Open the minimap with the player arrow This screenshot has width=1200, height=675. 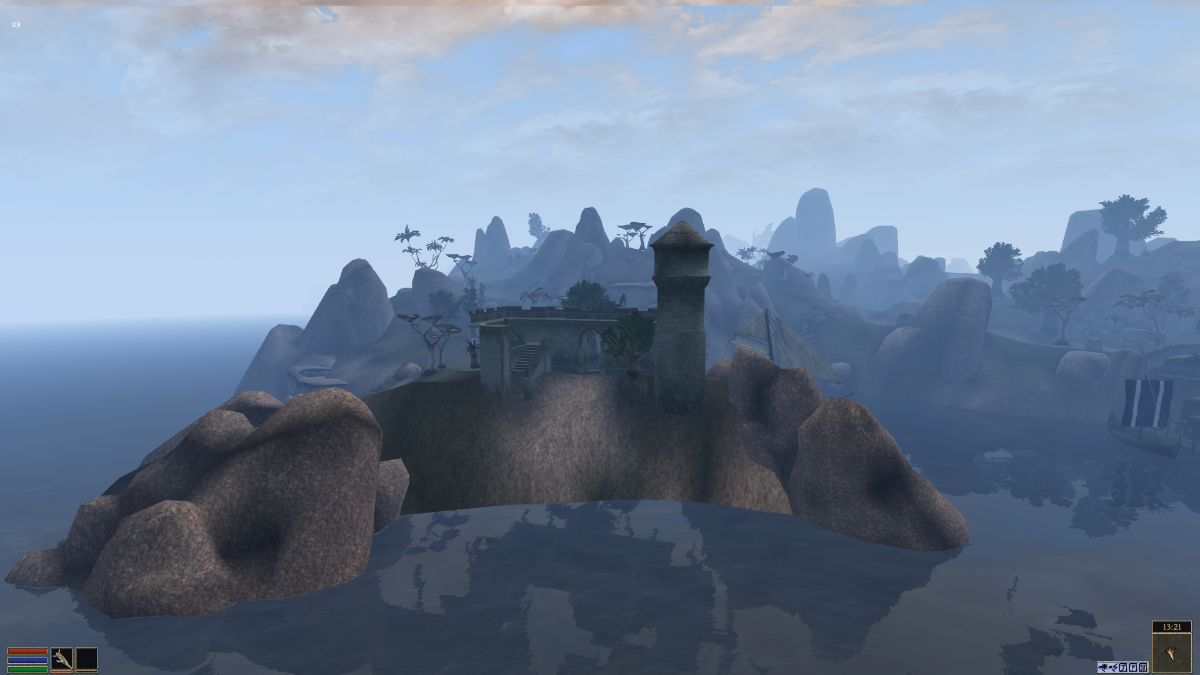(x=1171, y=652)
